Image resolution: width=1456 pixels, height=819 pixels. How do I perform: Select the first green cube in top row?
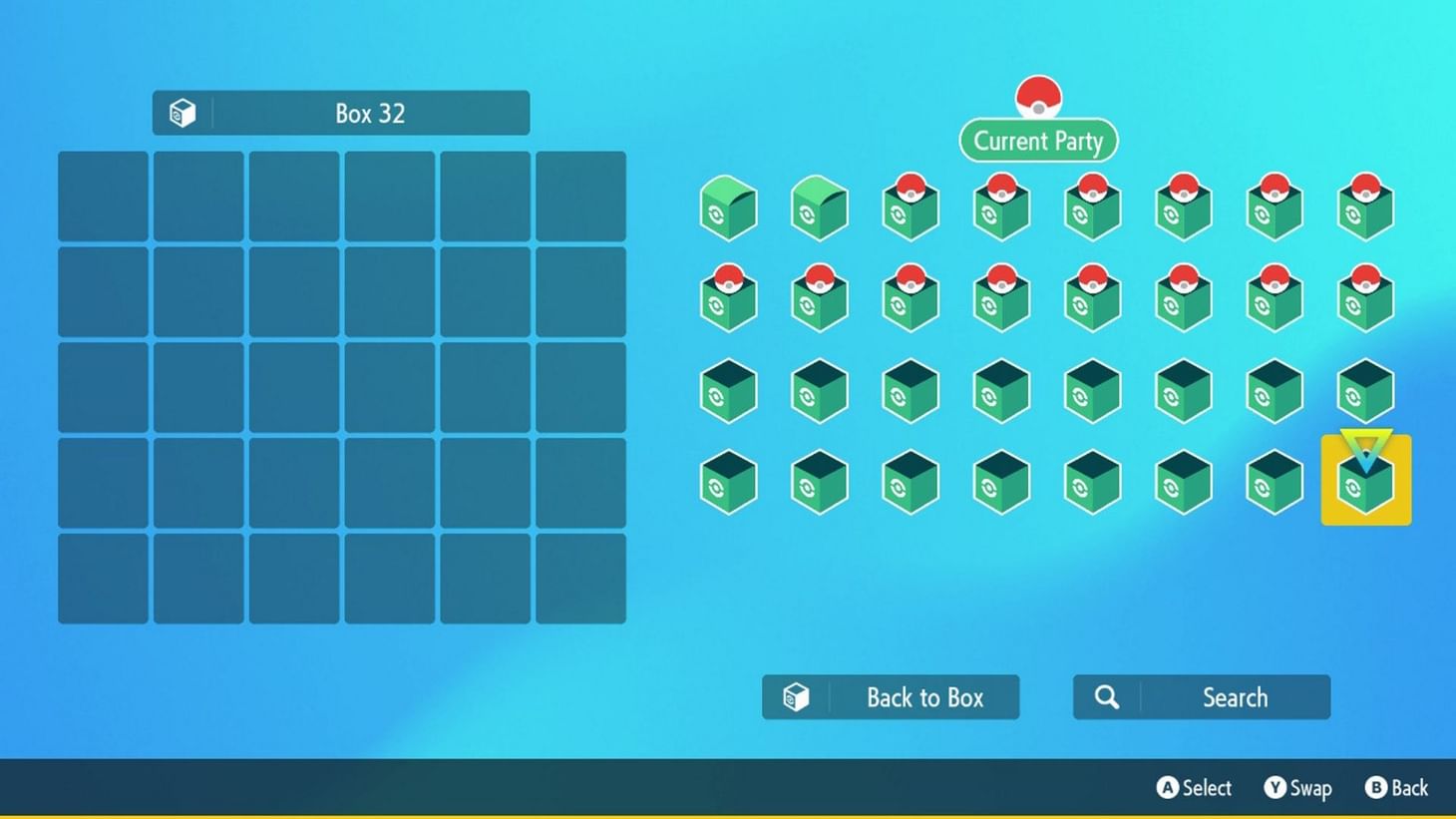click(727, 207)
